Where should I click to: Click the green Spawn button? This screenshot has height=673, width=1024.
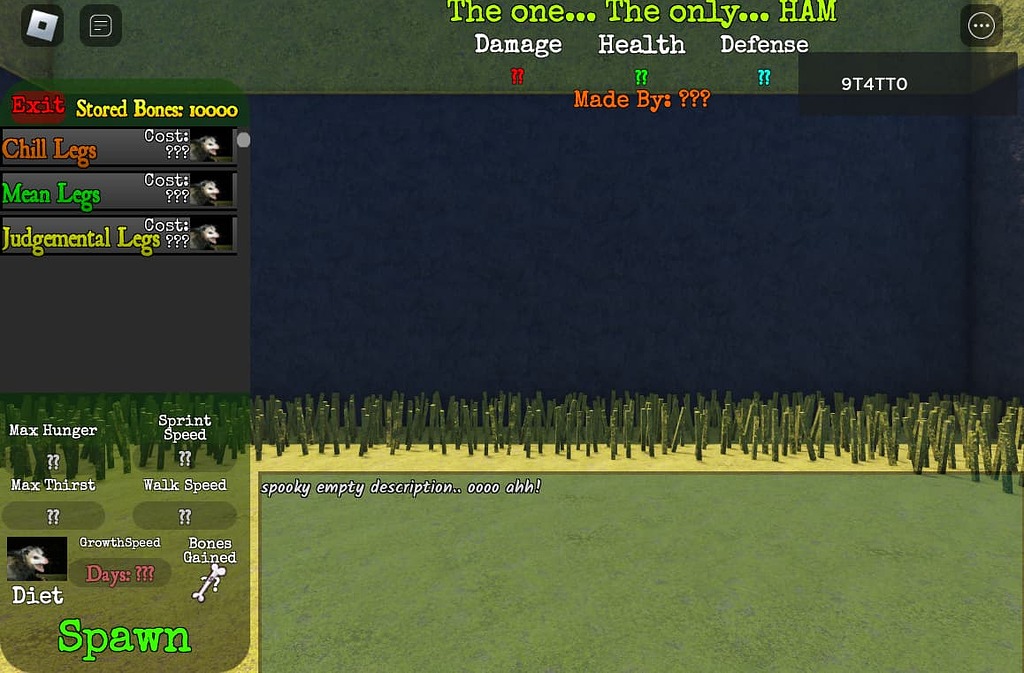[x=124, y=637]
